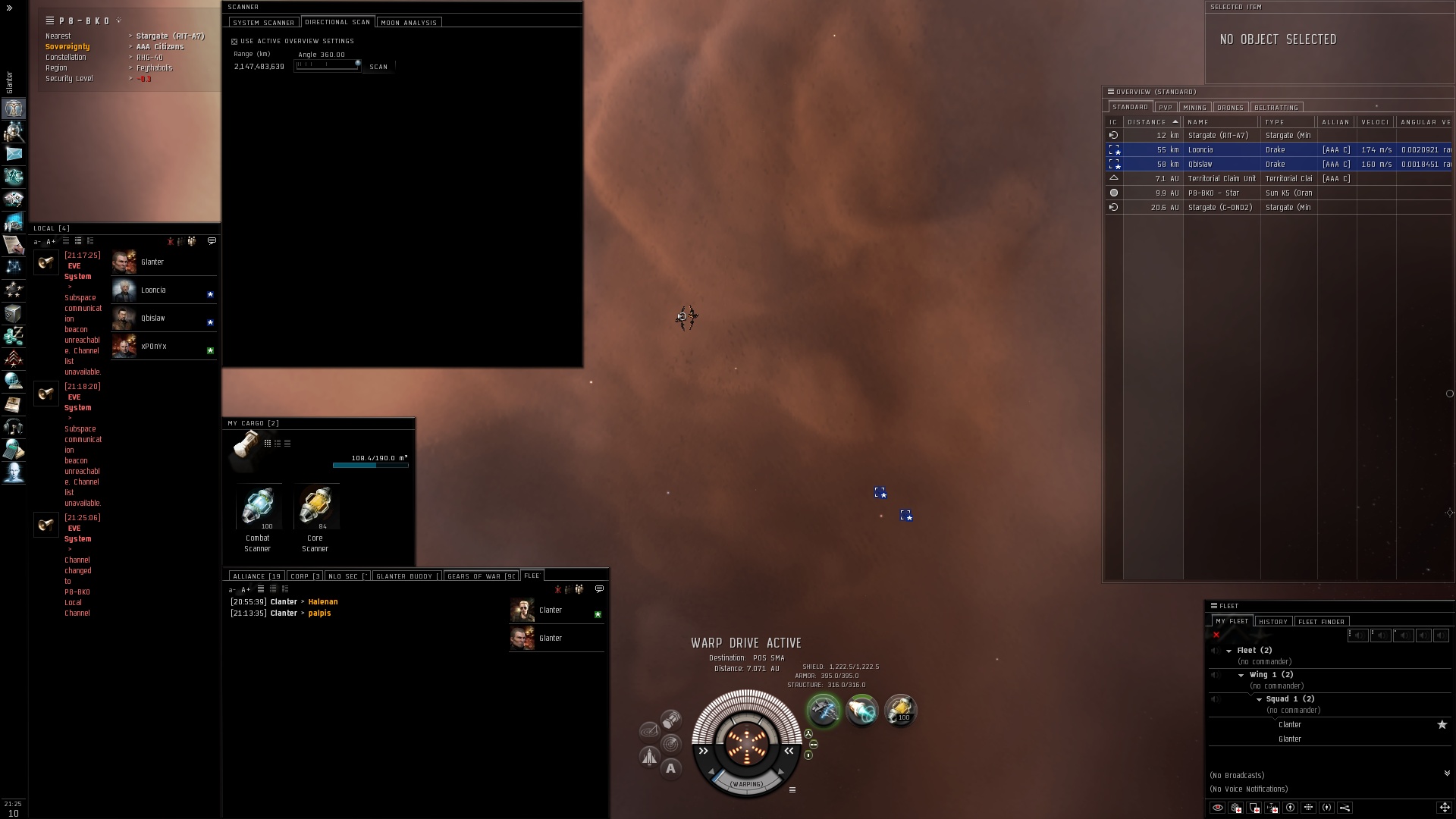Switch overview to the PVP tab
Screen dimensions: 1456x819
click(x=1166, y=108)
